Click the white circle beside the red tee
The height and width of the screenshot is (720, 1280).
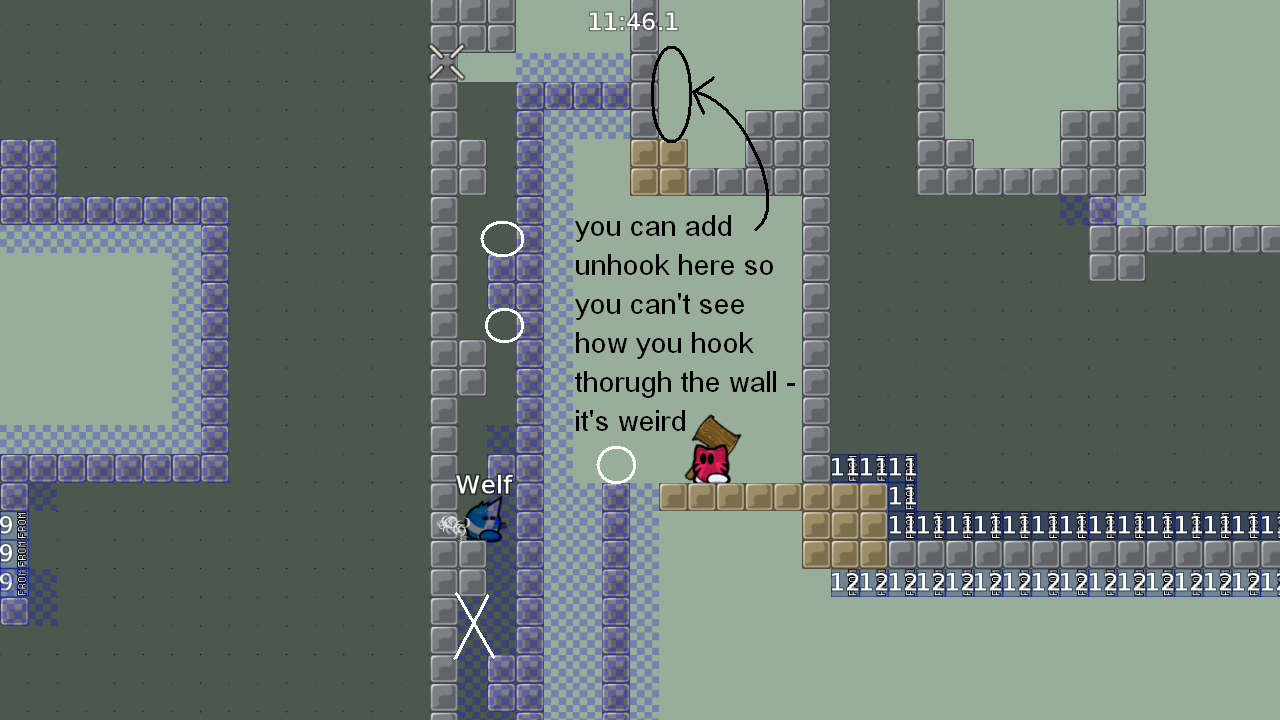coord(617,464)
